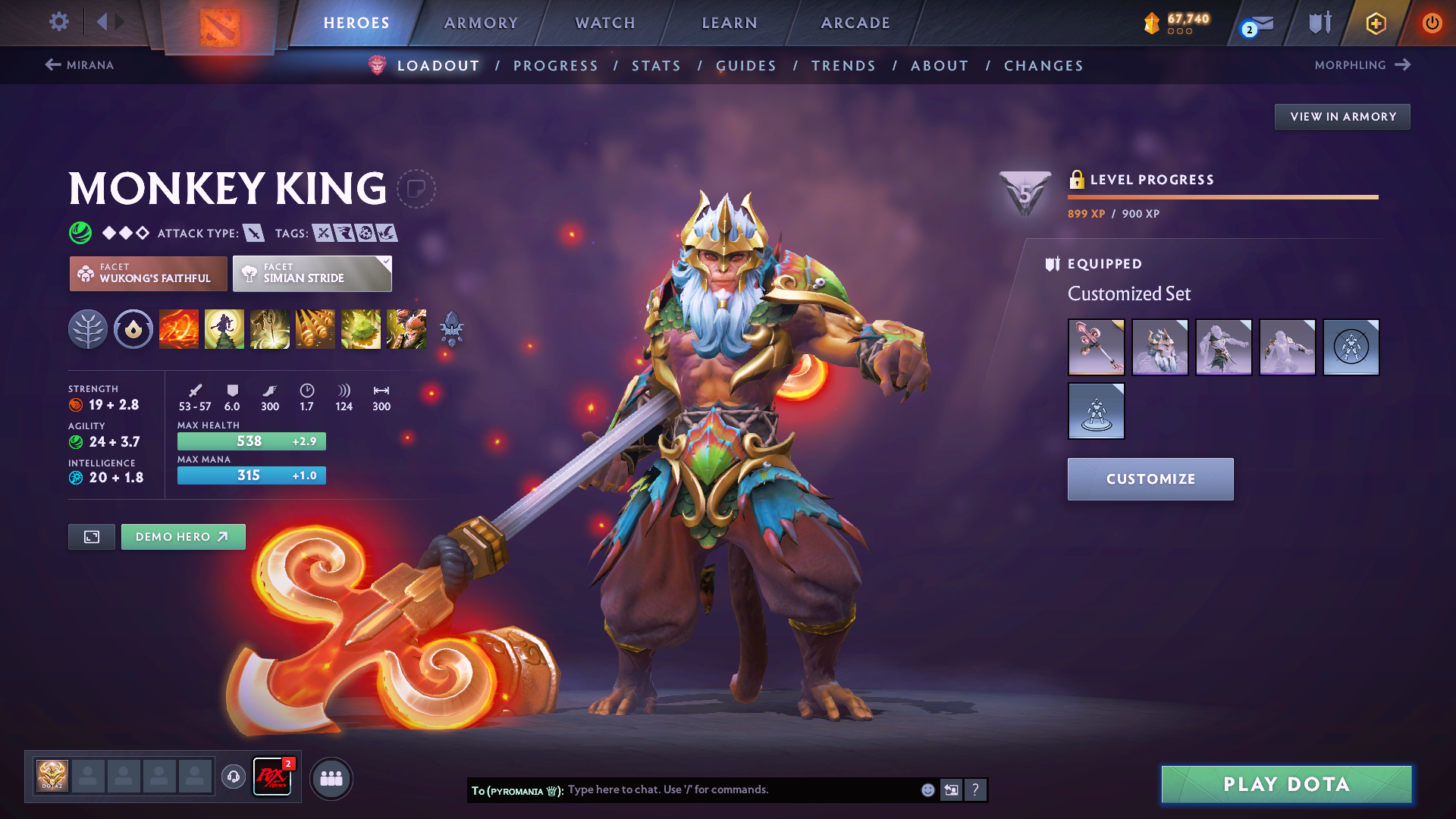Click the View in Armory button
This screenshot has width=1456, height=819.
pos(1342,117)
